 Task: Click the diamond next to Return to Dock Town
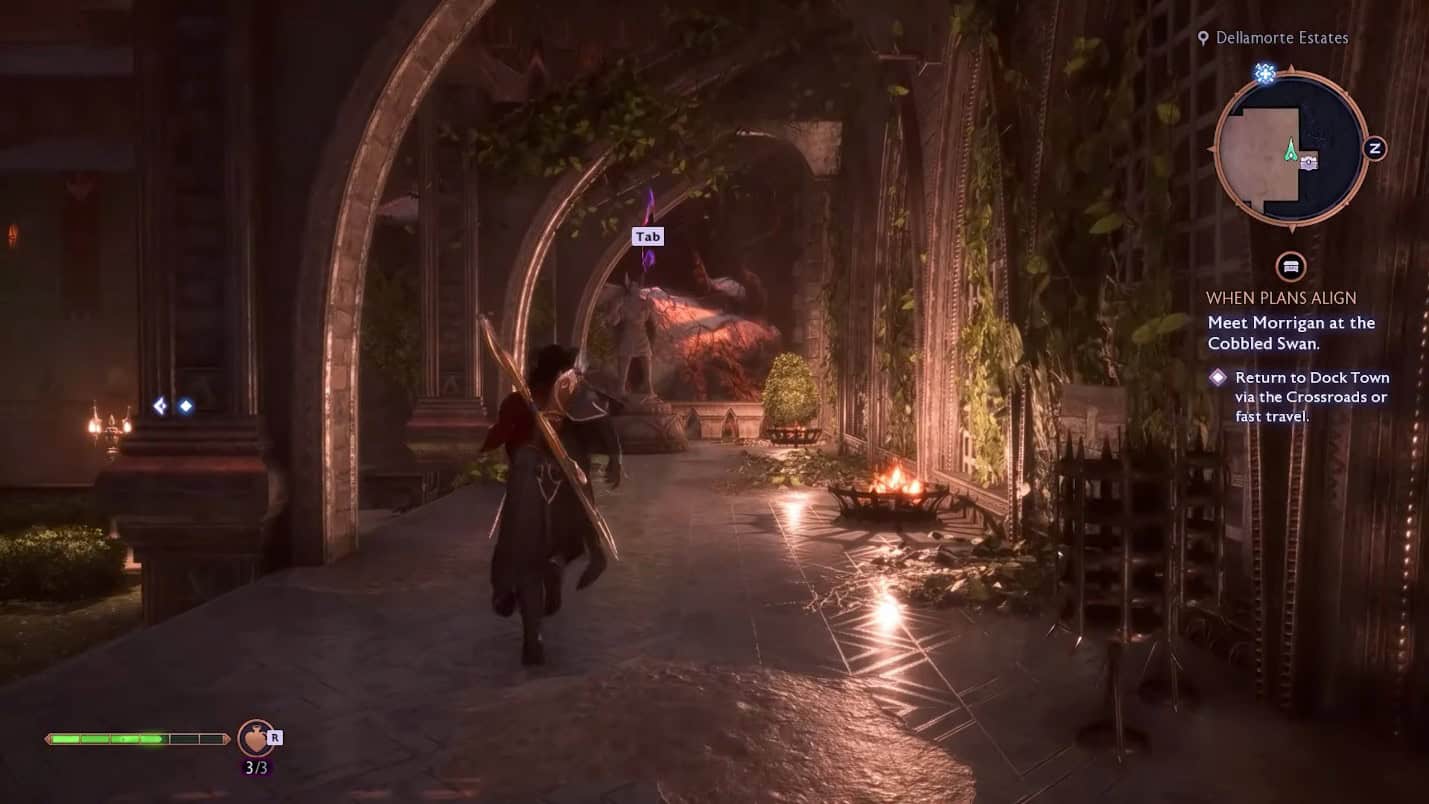(x=1217, y=377)
